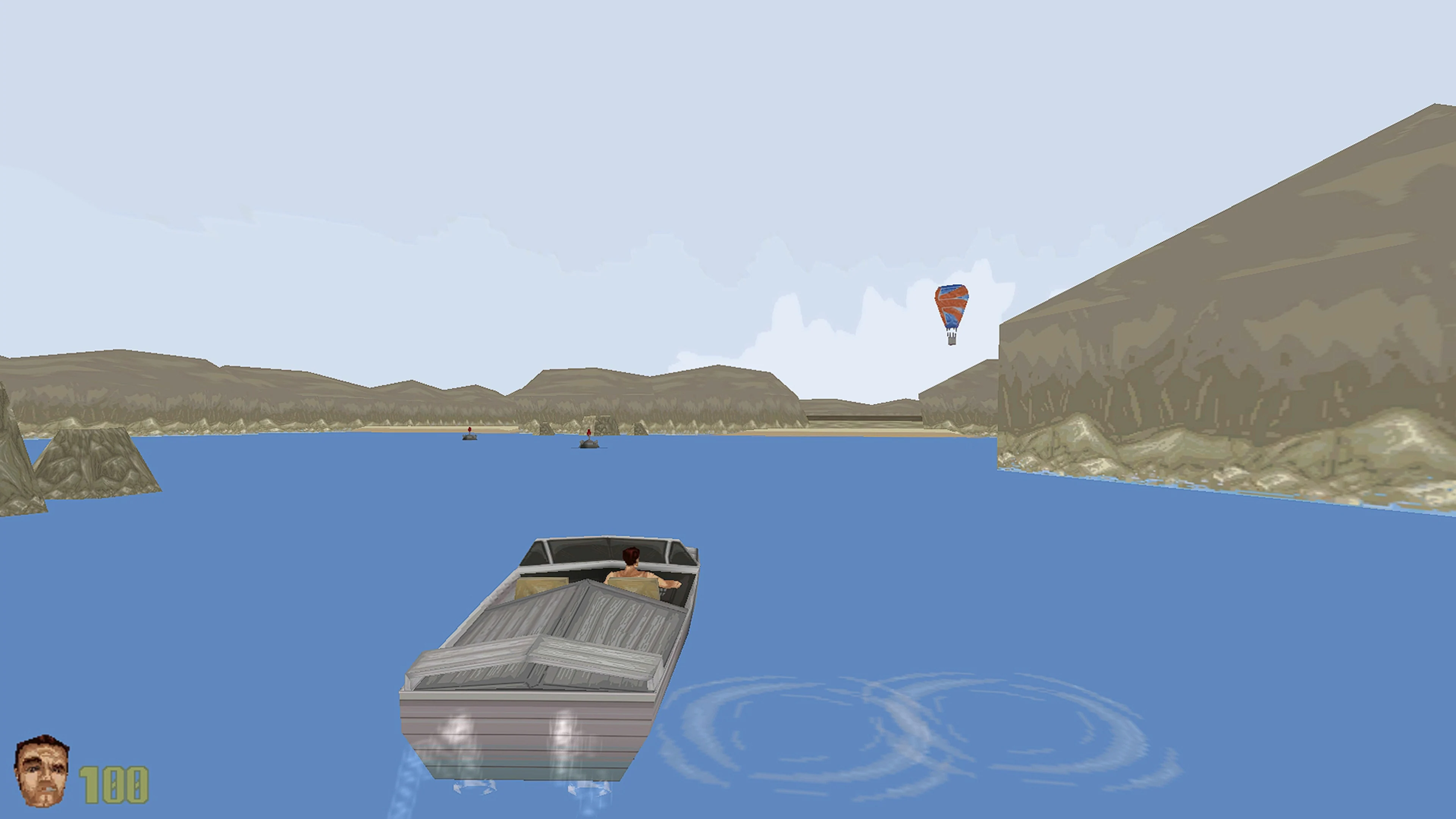The image size is (1456, 819).
Task: Click the red light on the distant buoy
Action: [x=470, y=430]
